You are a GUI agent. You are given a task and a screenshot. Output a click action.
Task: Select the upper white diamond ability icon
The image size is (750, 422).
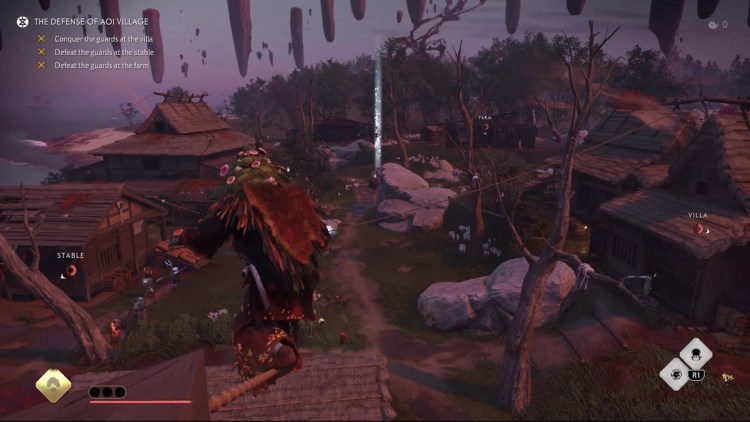tap(695, 353)
